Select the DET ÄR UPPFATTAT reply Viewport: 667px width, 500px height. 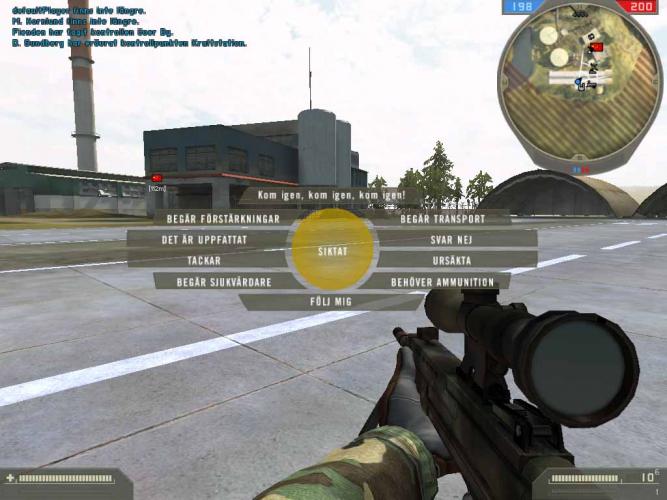210,239
